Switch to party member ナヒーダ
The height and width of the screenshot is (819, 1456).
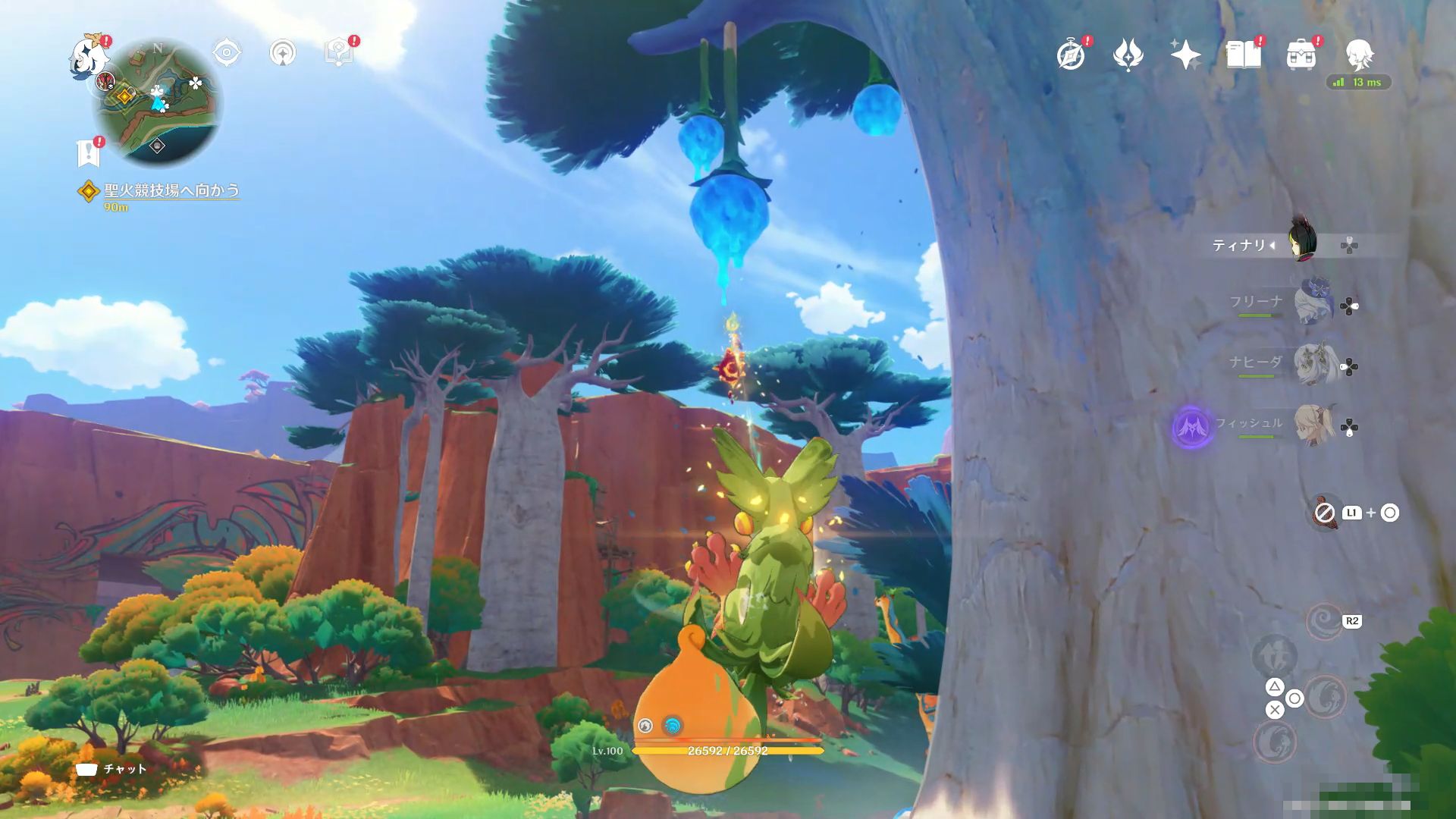[x=1312, y=363]
